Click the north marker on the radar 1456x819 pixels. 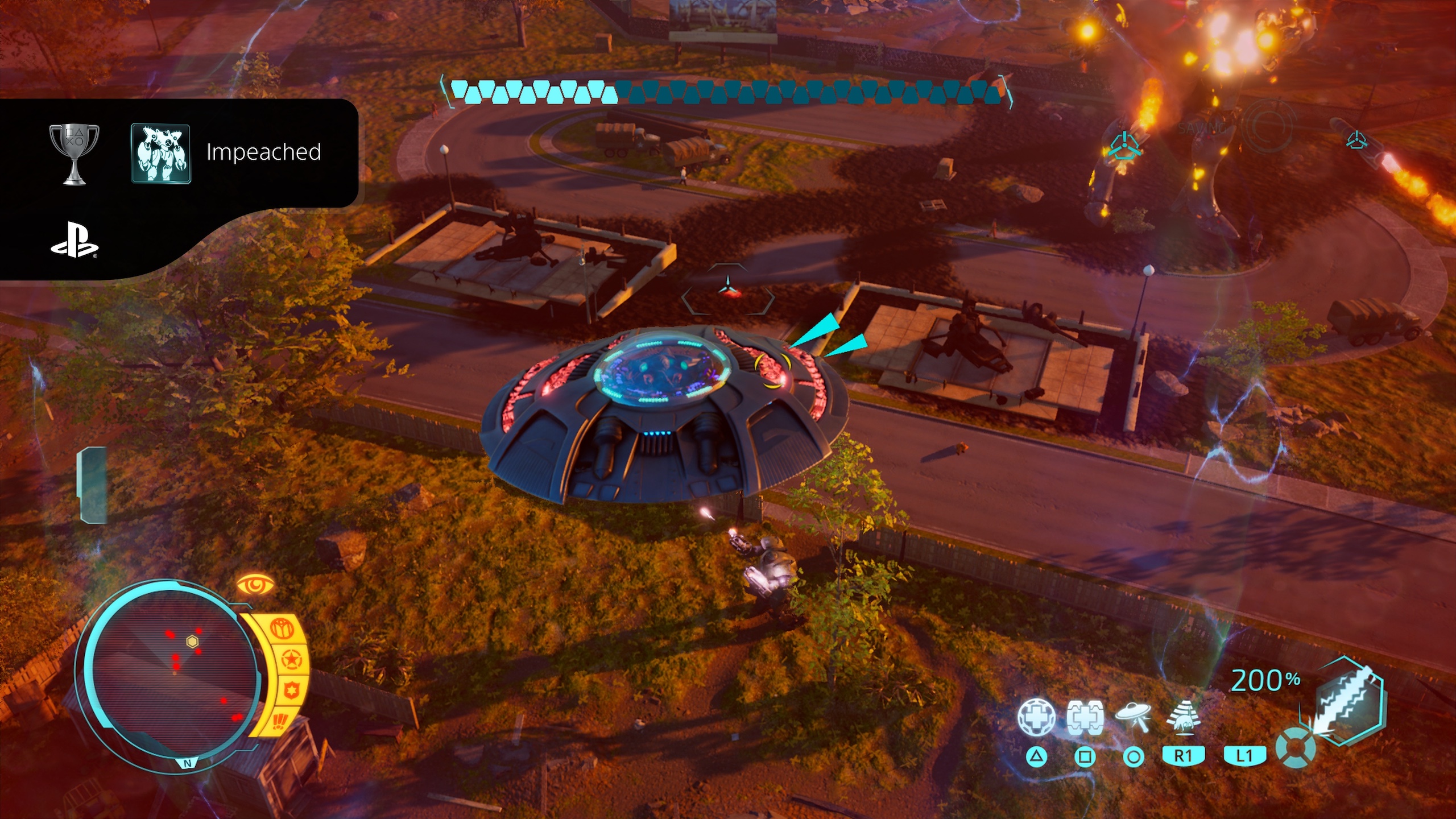[188, 764]
